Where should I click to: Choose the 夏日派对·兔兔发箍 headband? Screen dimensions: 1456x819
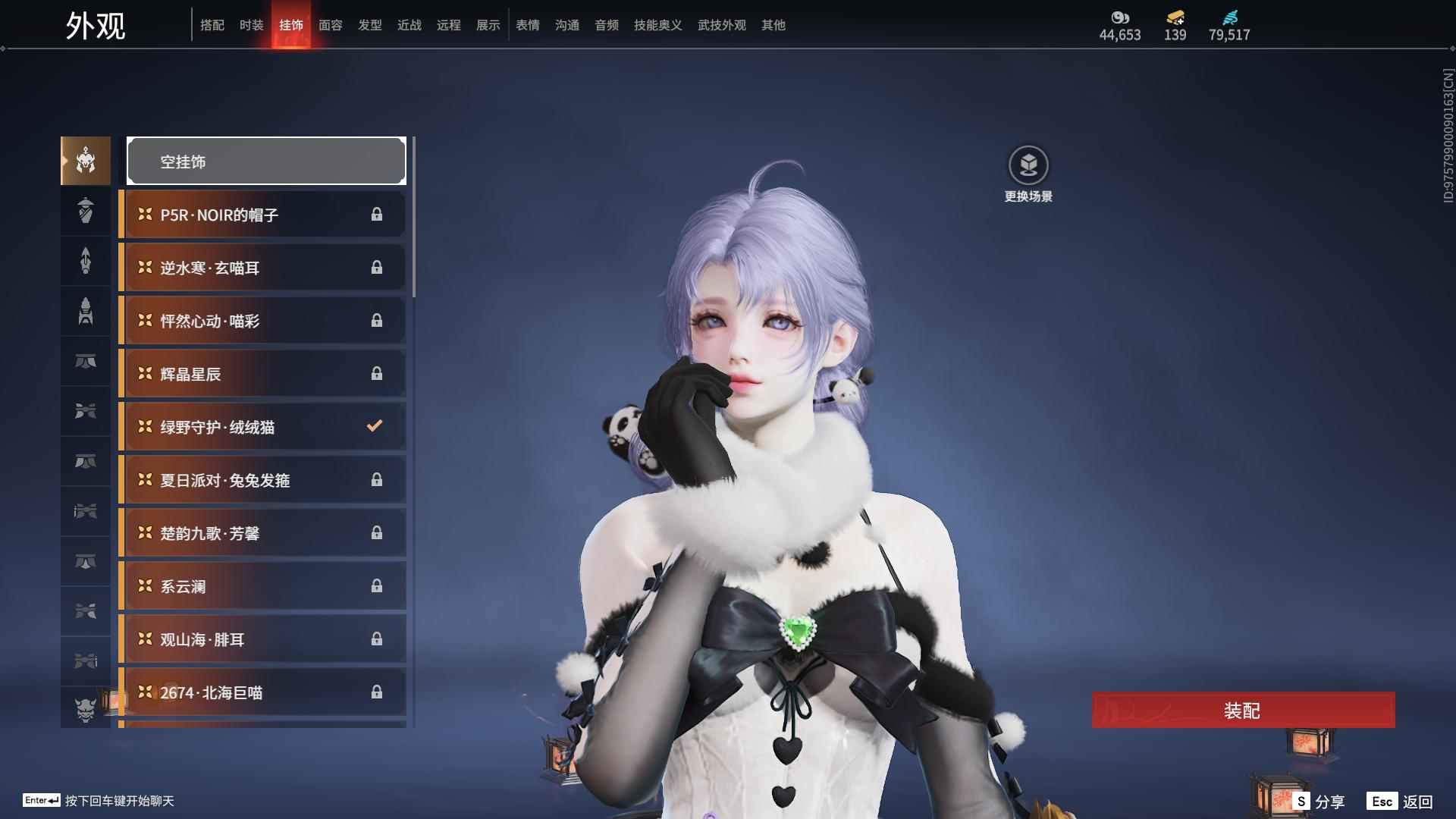click(x=263, y=480)
